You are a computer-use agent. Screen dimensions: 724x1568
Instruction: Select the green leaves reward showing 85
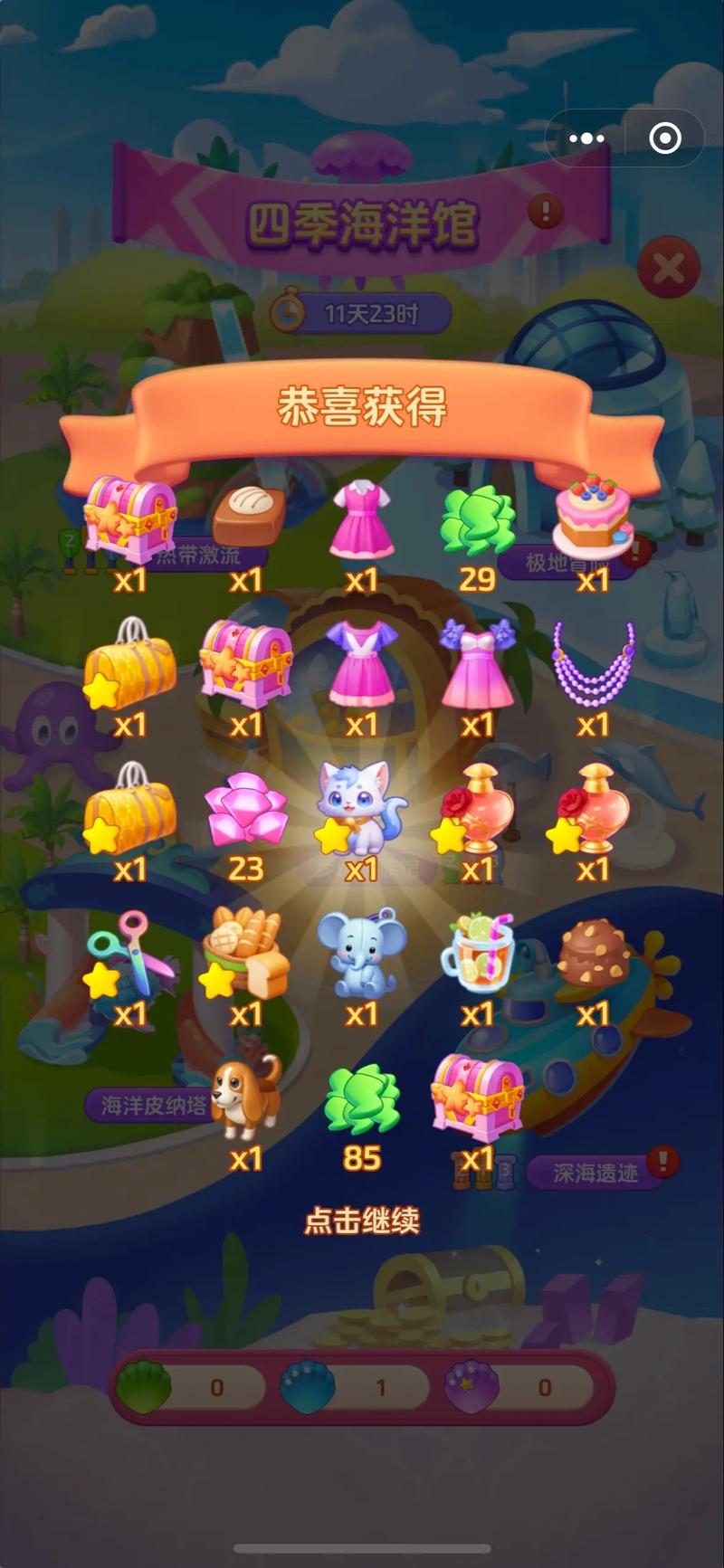point(362,1099)
